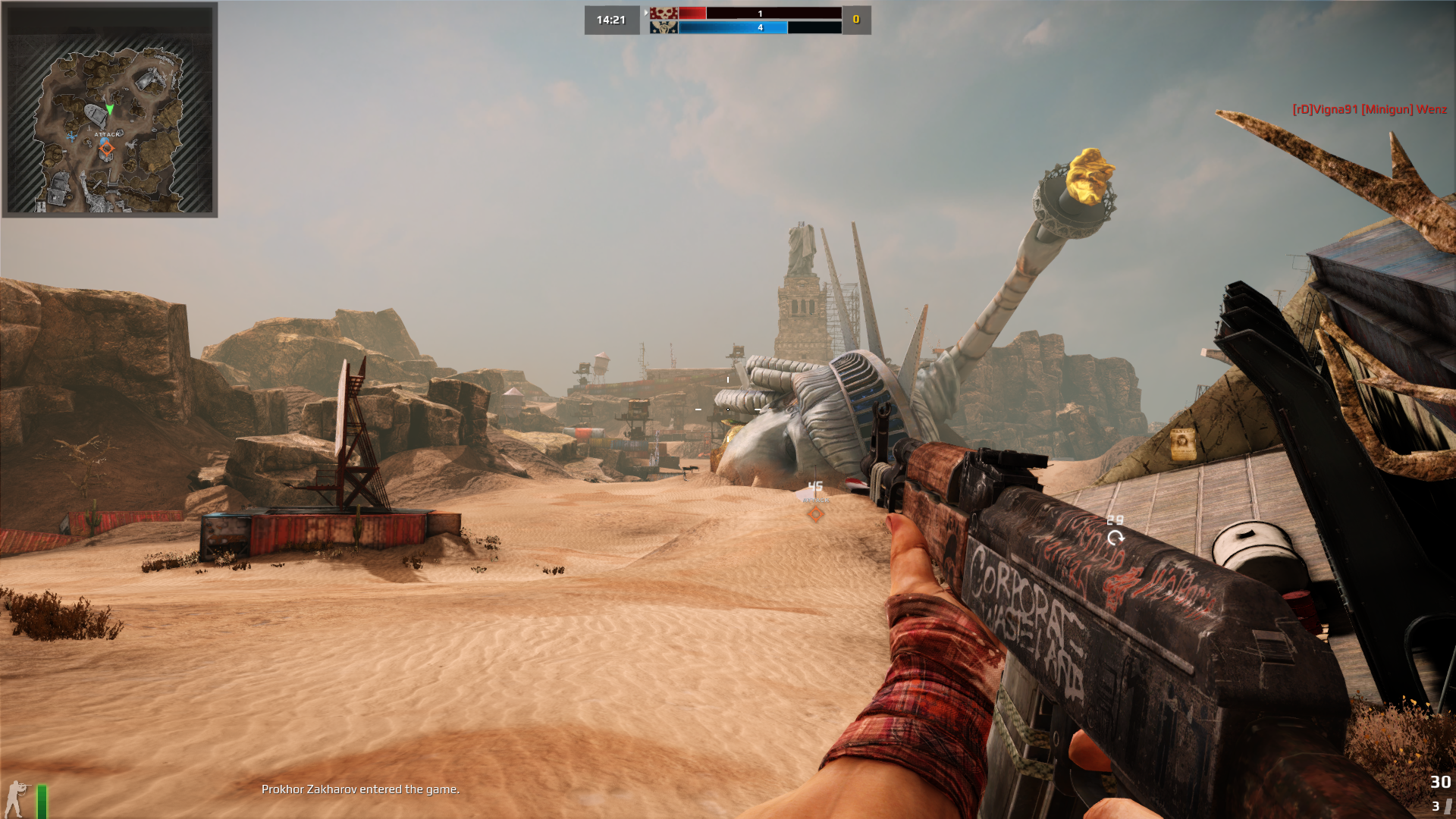Screen dimensions: 1456x819
Task: Select the orange ATTACK objective marker on minimap
Action: (x=106, y=149)
